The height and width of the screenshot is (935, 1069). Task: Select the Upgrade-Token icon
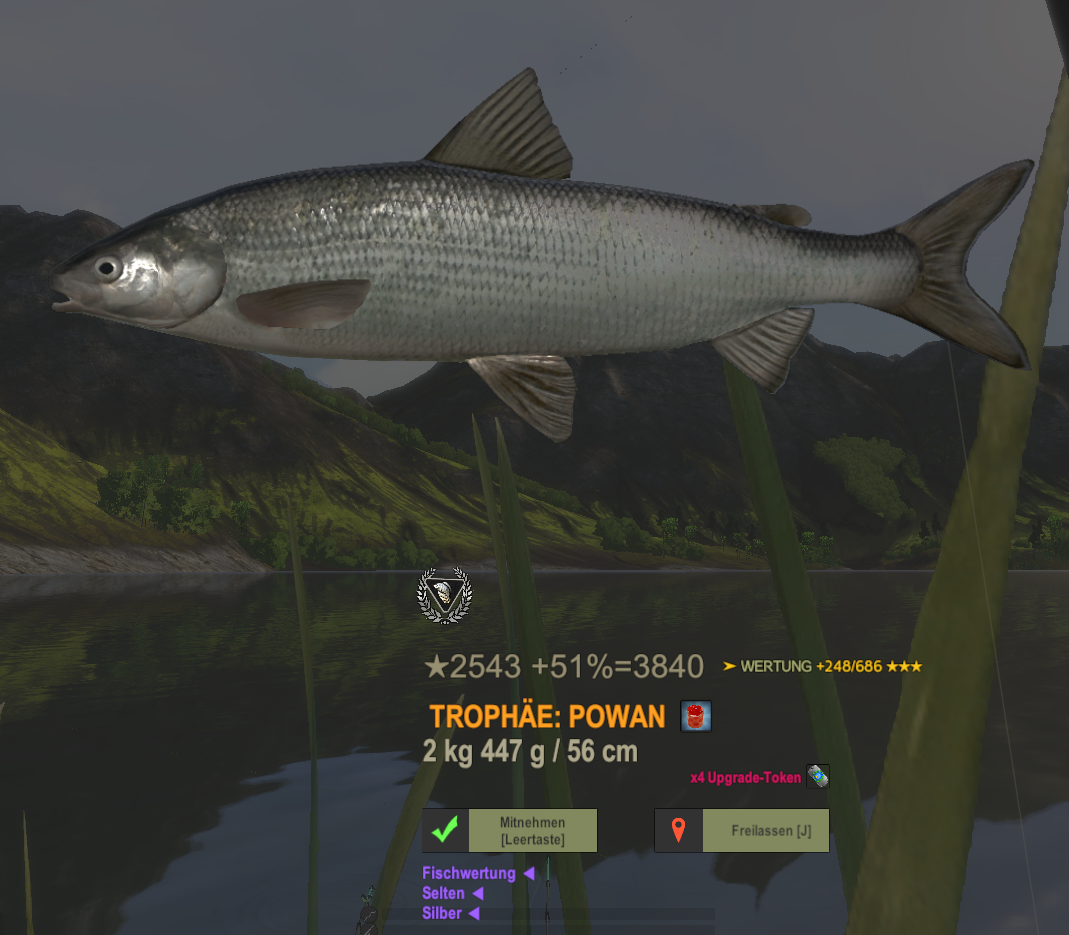pyautogui.click(x=818, y=776)
